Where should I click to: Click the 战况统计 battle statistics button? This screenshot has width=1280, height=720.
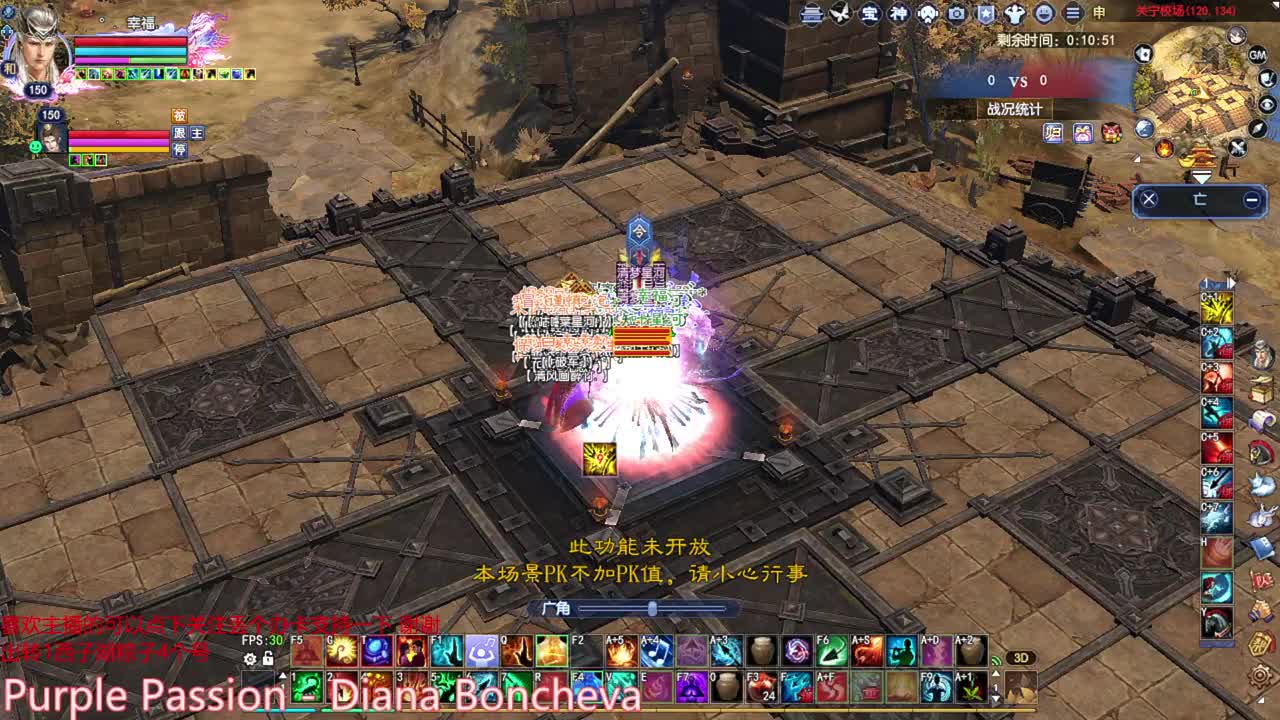point(1015,108)
